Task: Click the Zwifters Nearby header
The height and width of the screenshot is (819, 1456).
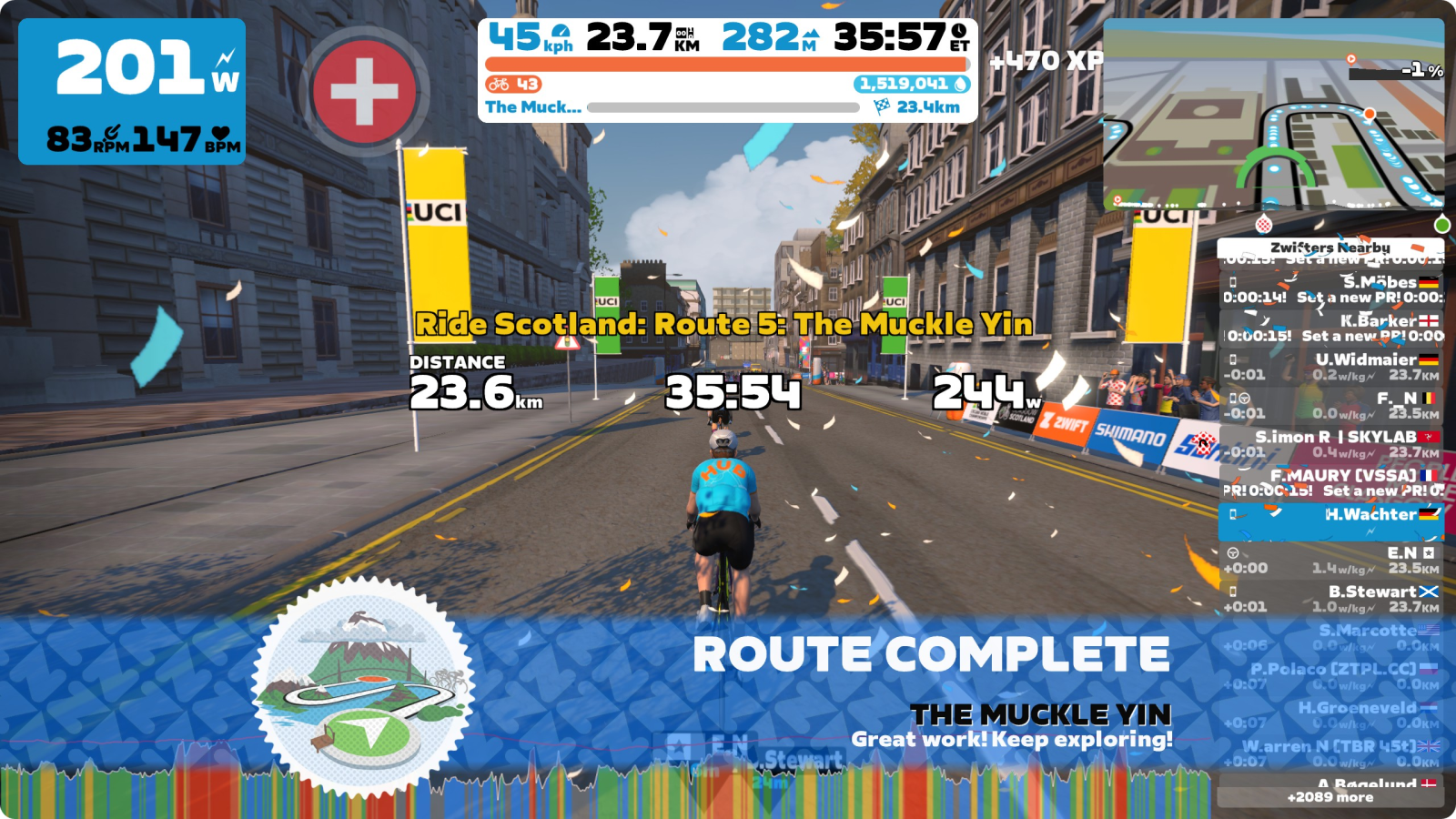Action: 1330,248
